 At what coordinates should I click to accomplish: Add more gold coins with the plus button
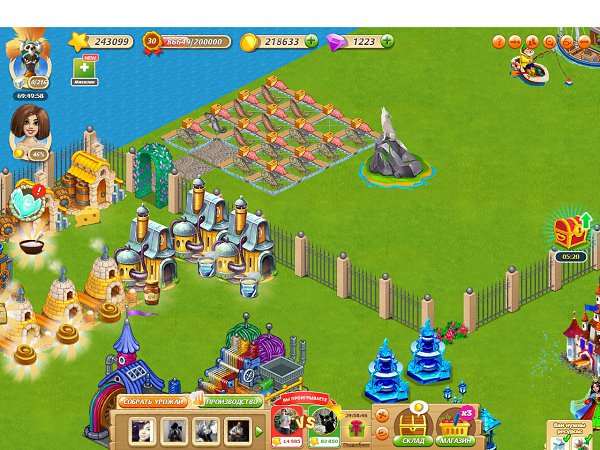(x=311, y=41)
